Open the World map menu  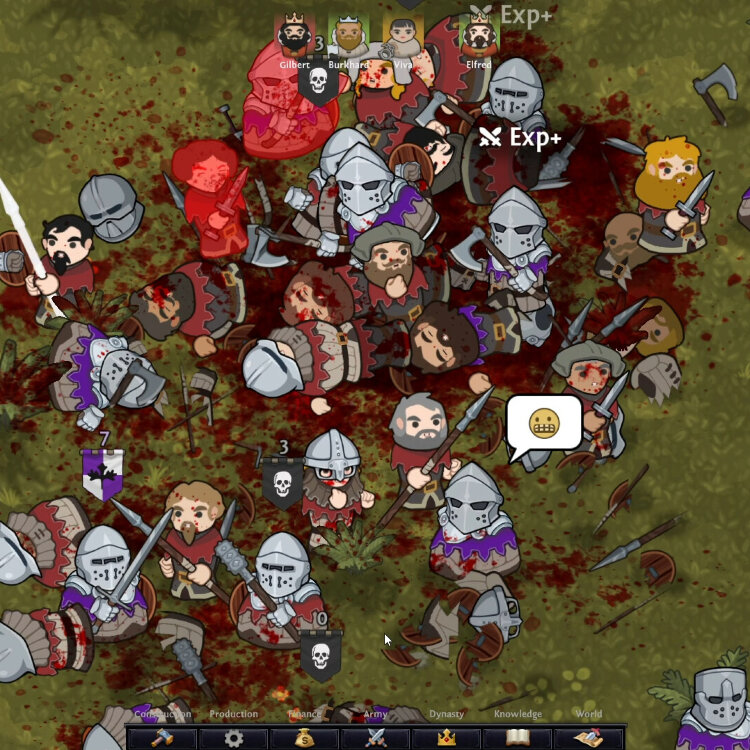pos(588,738)
